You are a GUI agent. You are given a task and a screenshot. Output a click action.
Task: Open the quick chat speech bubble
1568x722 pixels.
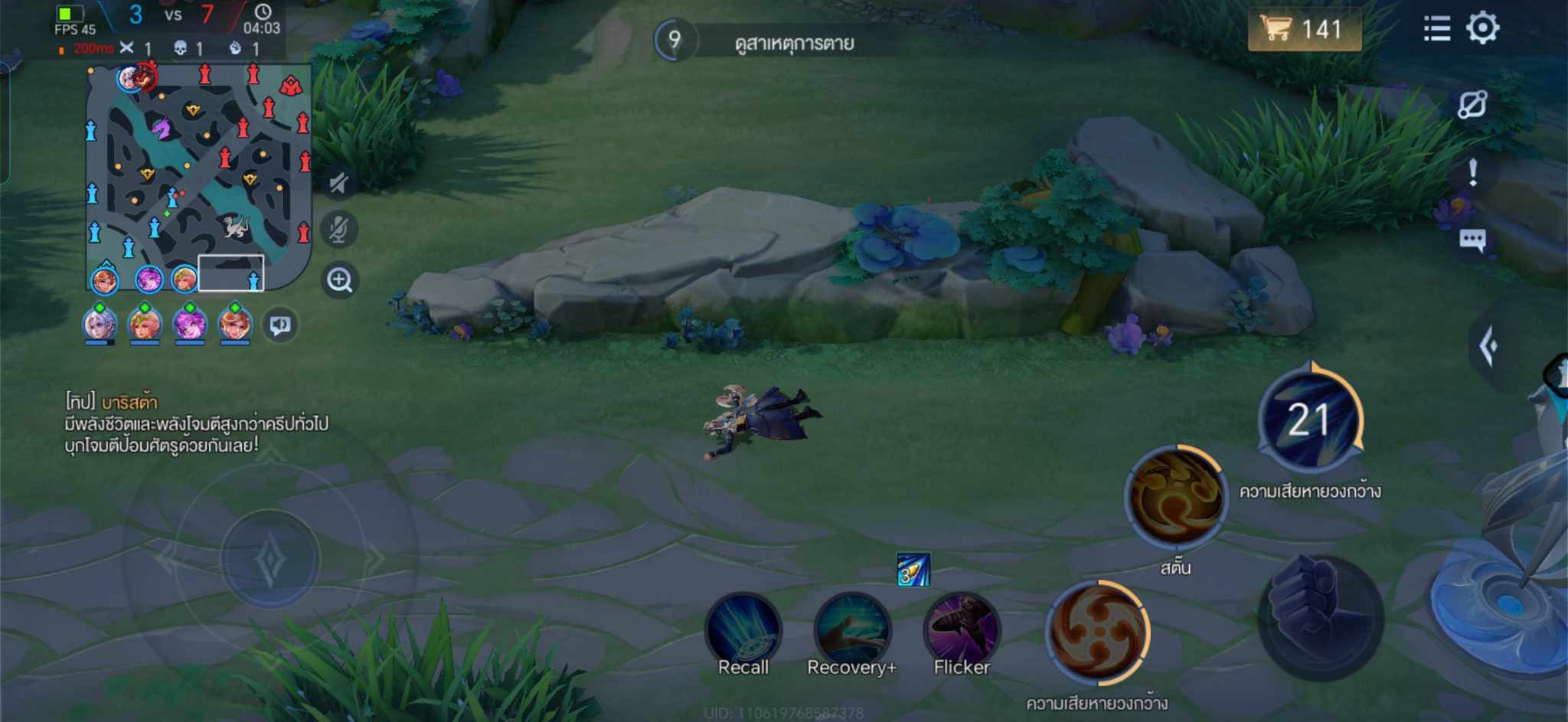pyautogui.click(x=1472, y=240)
